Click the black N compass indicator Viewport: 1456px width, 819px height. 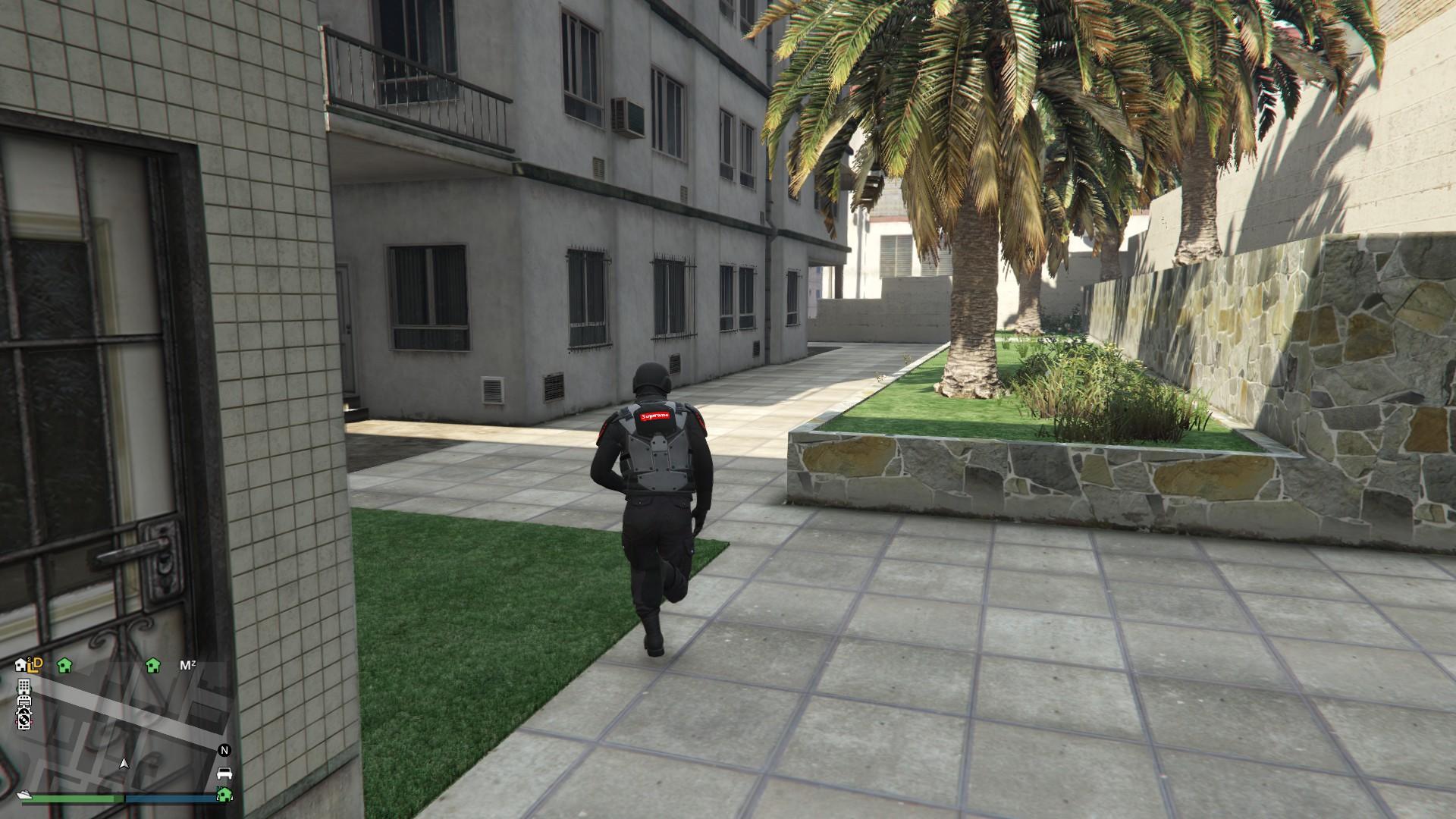(223, 750)
